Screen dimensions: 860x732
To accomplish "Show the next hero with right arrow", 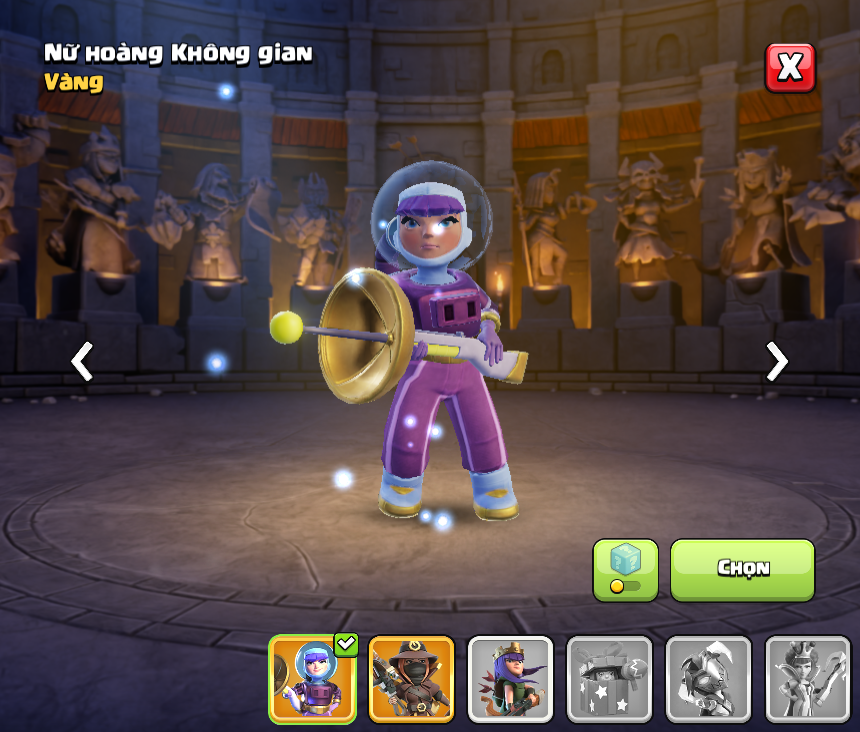I will point(776,361).
